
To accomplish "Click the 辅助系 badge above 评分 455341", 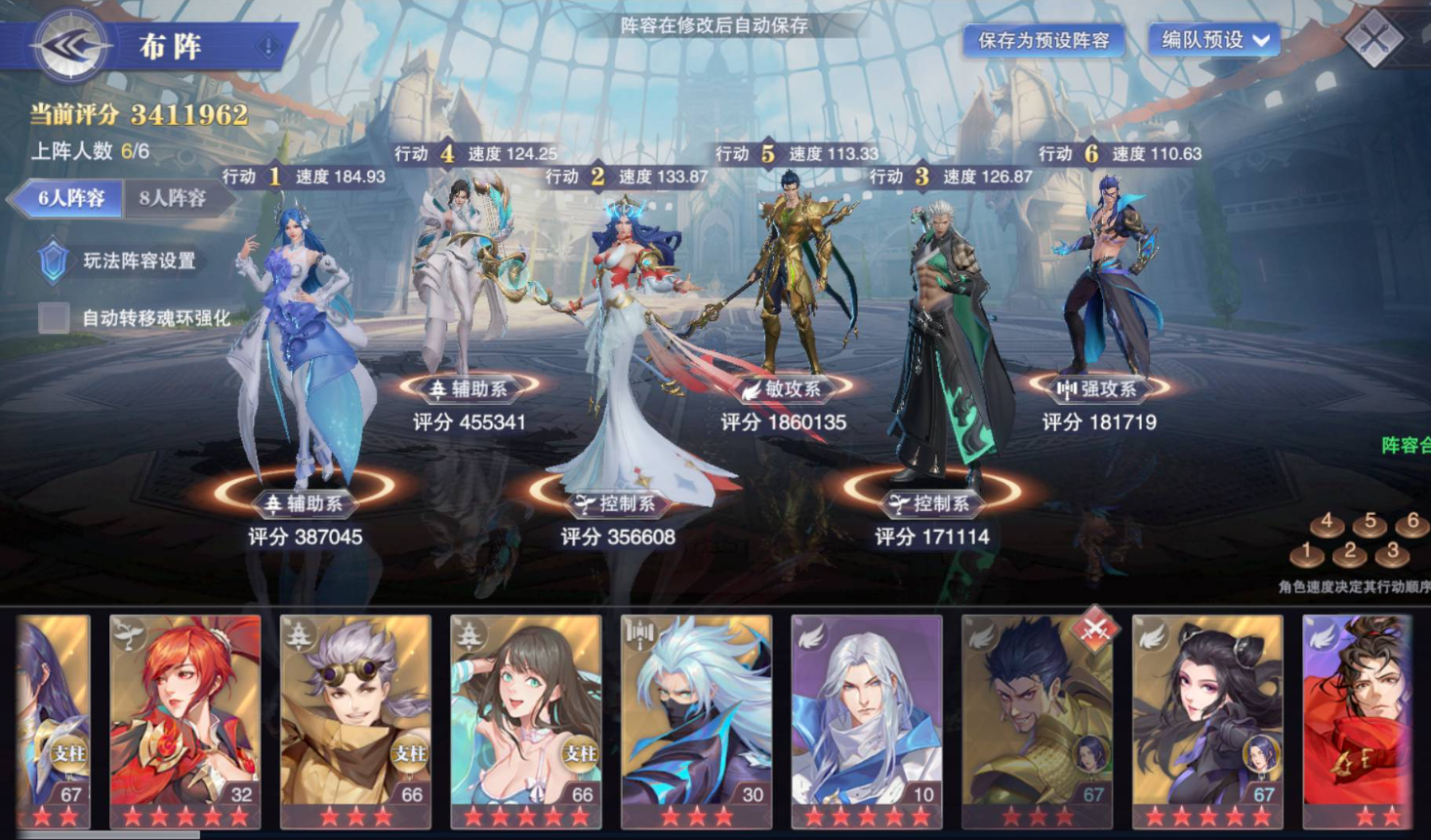I will 473,388.
